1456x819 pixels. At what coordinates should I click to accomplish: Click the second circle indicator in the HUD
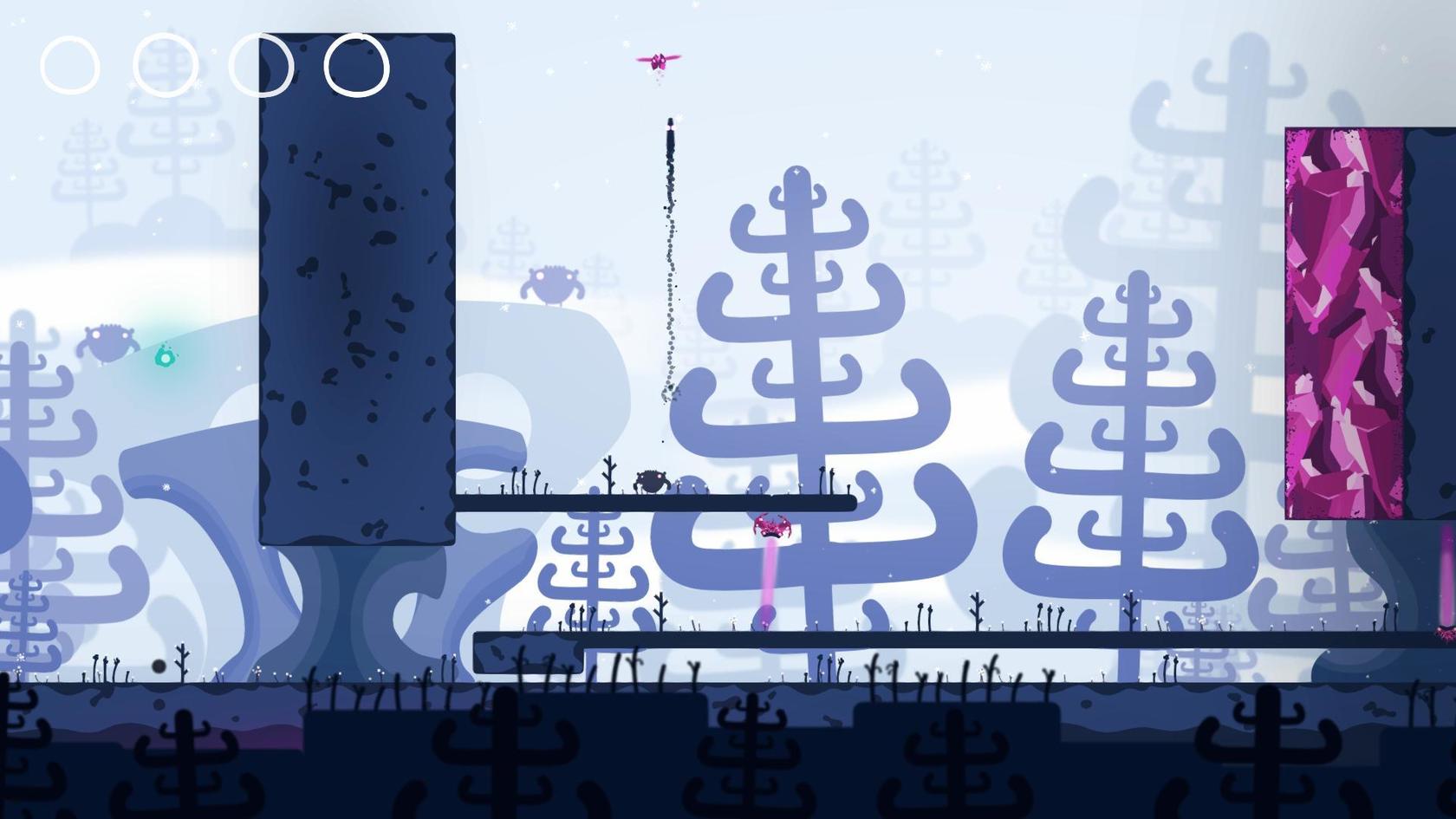tap(167, 66)
